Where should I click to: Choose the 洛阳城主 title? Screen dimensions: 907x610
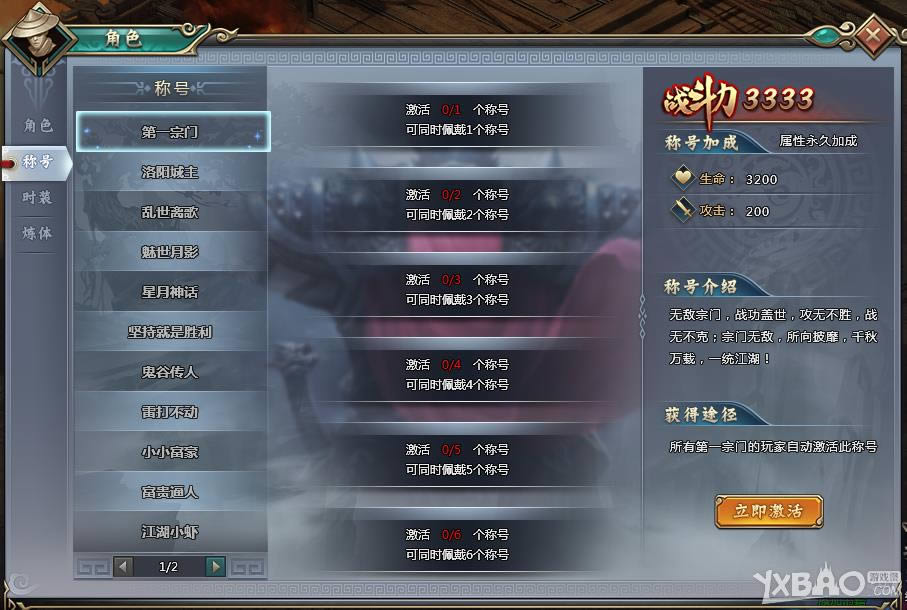pos(170,172)
